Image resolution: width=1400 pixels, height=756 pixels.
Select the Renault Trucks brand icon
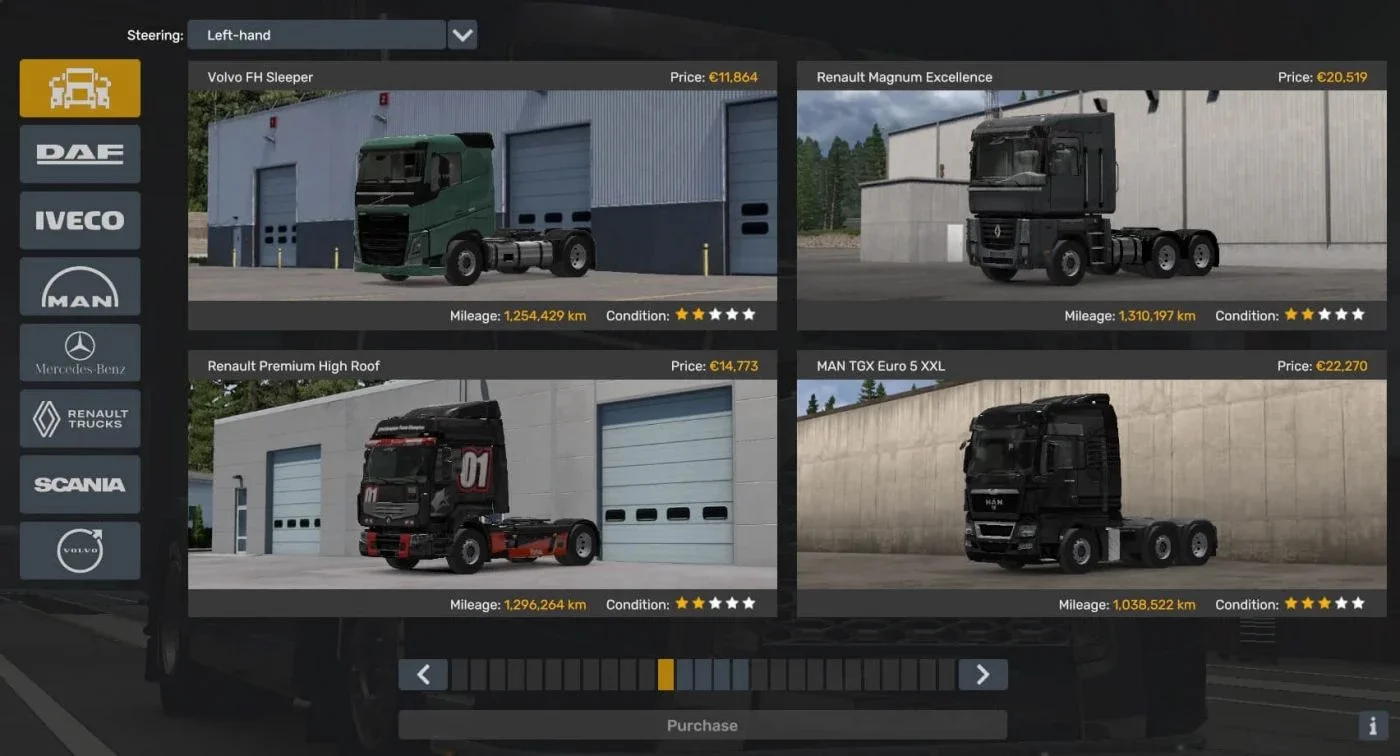pos(79,418)
